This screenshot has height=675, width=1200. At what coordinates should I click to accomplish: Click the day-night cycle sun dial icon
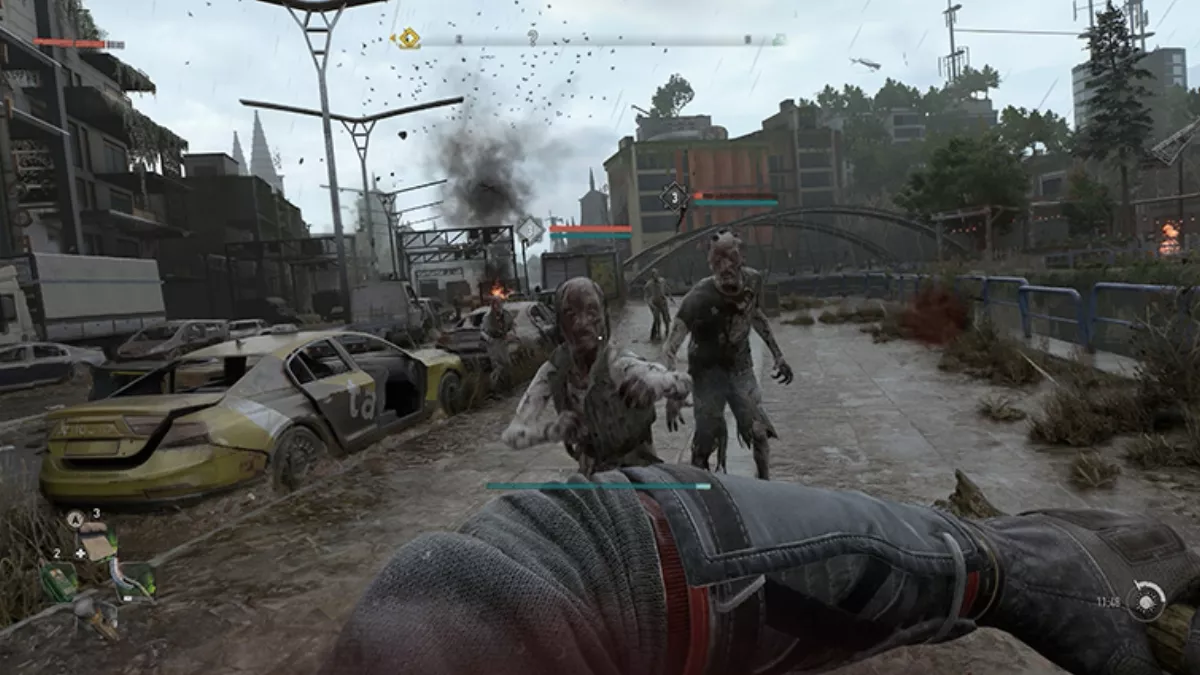pyautogui.click(x=1146, y=601)
